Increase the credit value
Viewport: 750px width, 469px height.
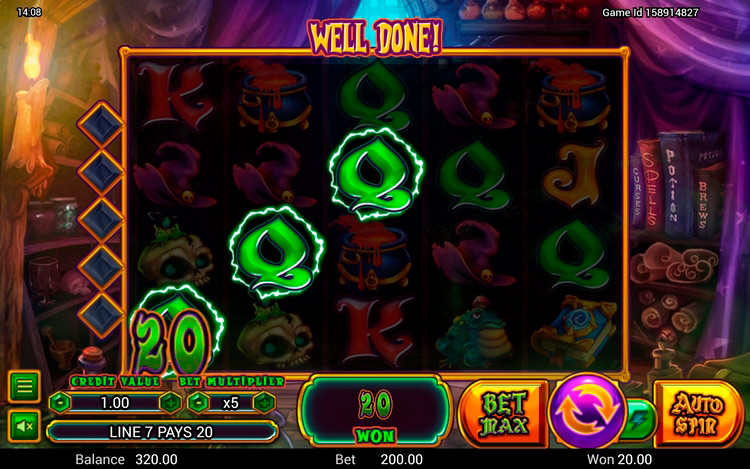169,403
